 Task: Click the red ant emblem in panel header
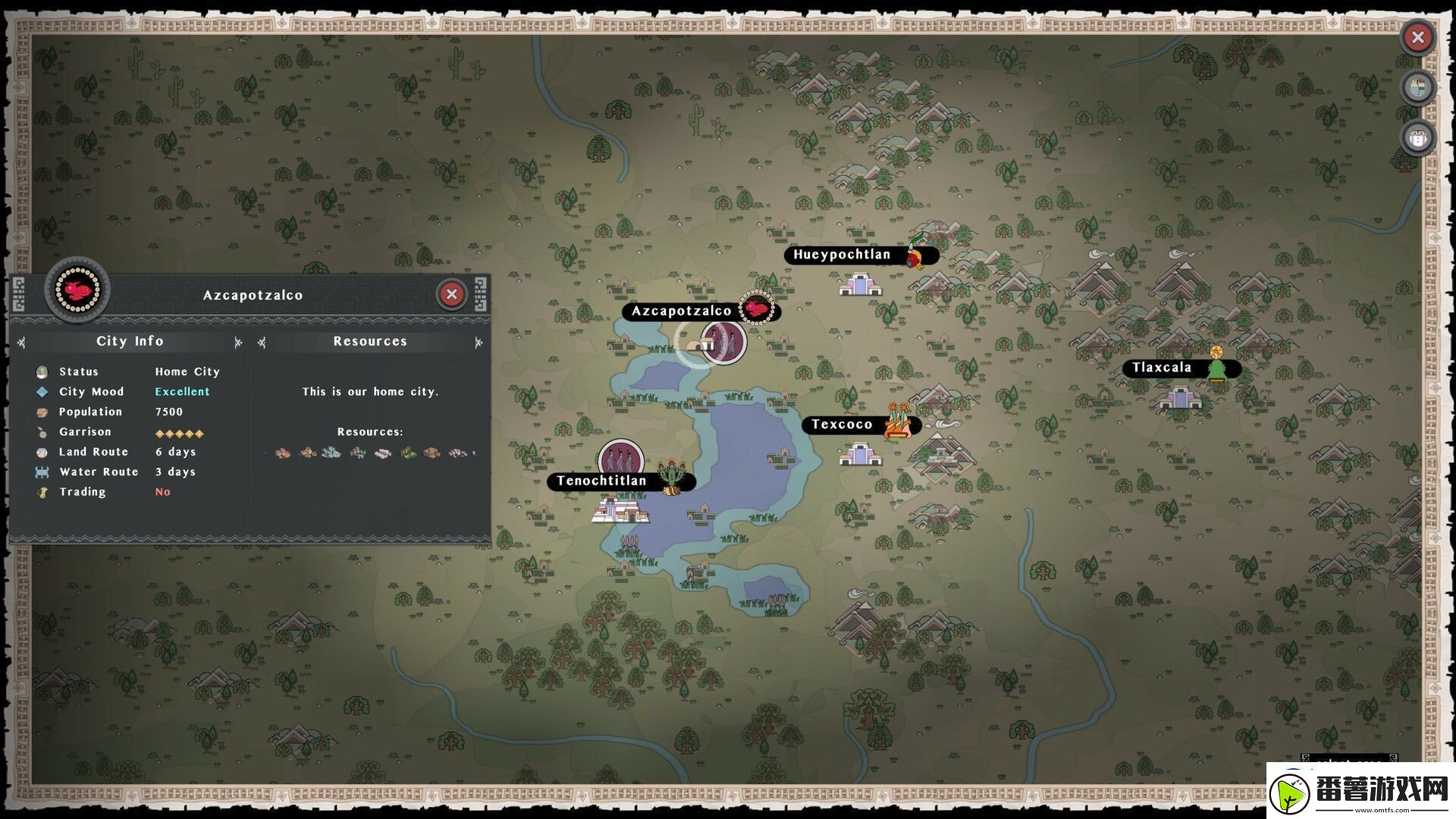tap(77, 289)
